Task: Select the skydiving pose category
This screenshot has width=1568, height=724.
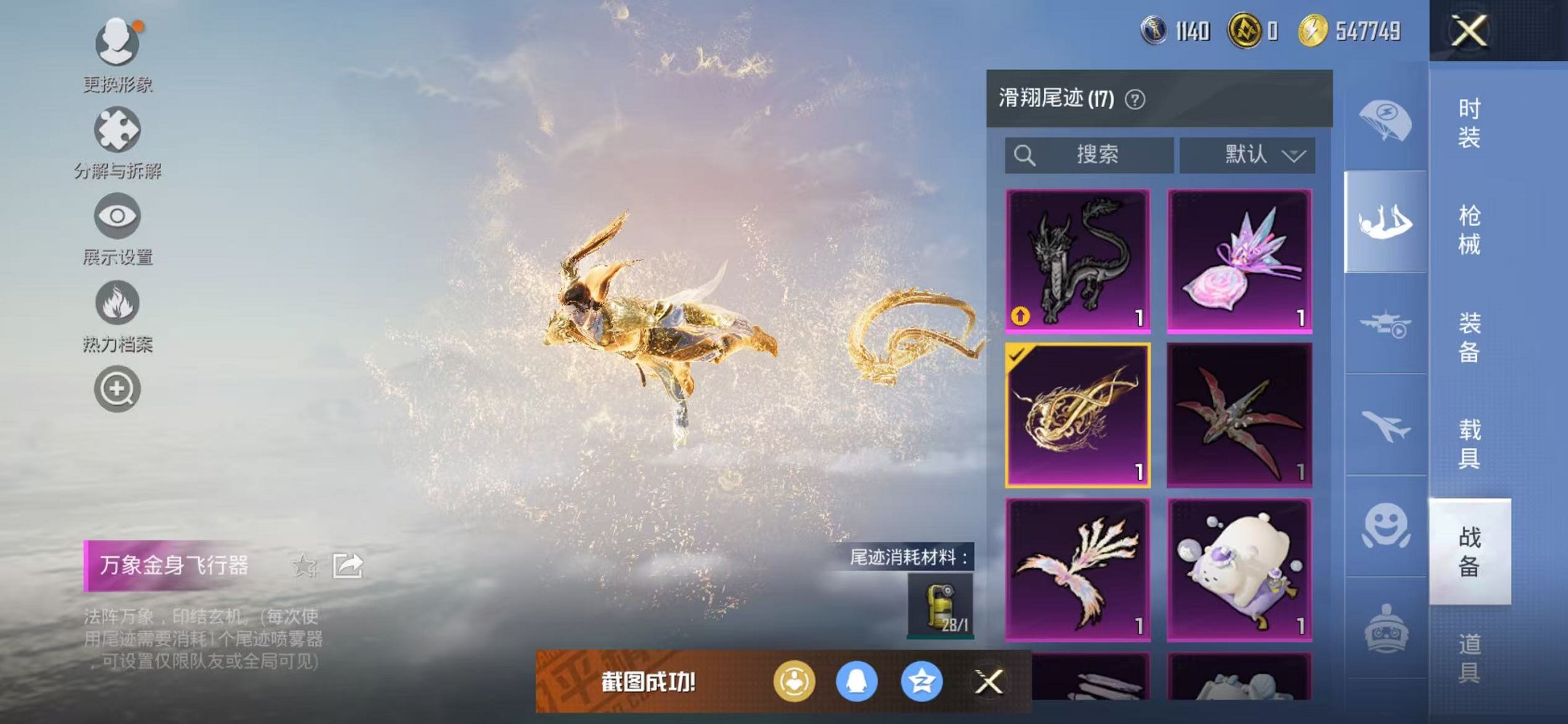Action: [1387, 221]
